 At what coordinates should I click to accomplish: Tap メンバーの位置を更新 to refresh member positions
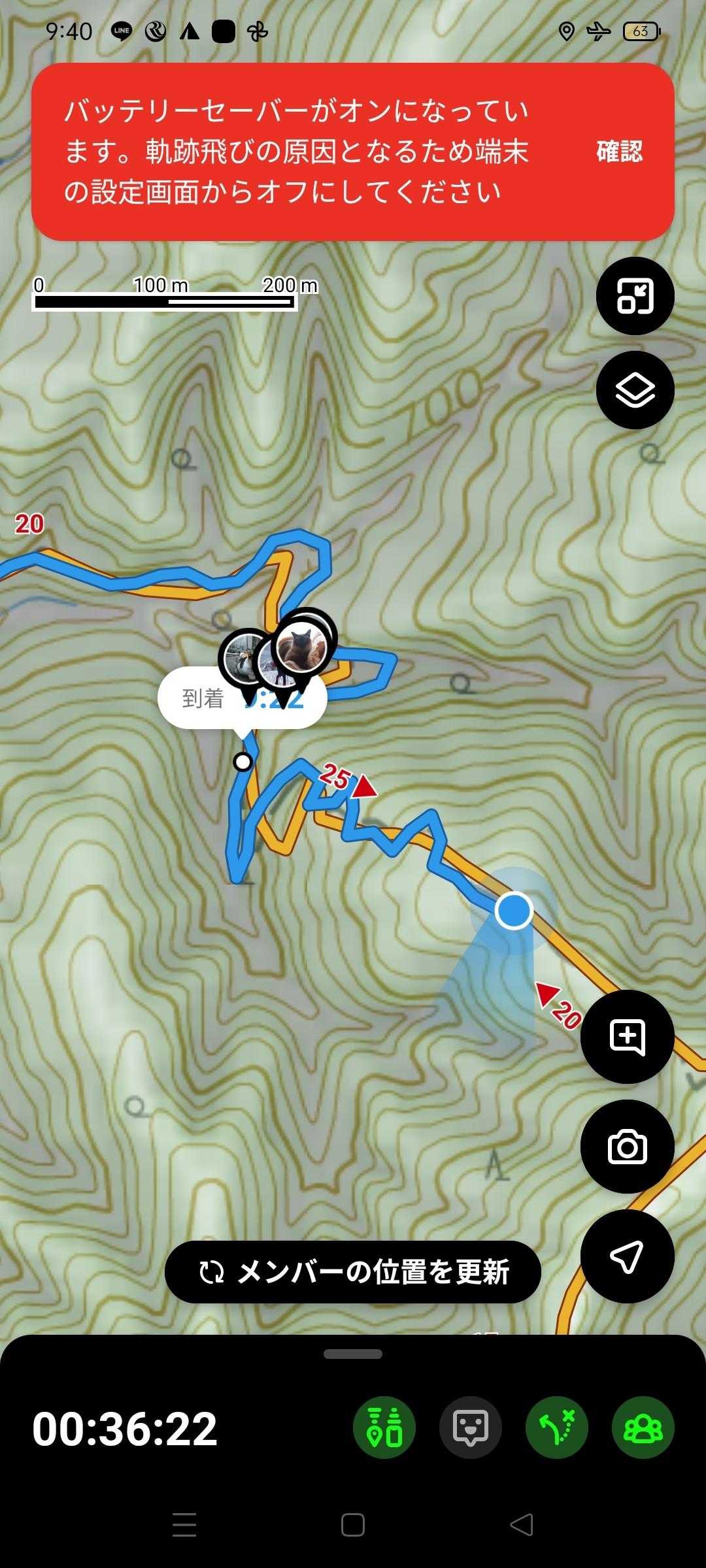click(x=353, y=1272)
